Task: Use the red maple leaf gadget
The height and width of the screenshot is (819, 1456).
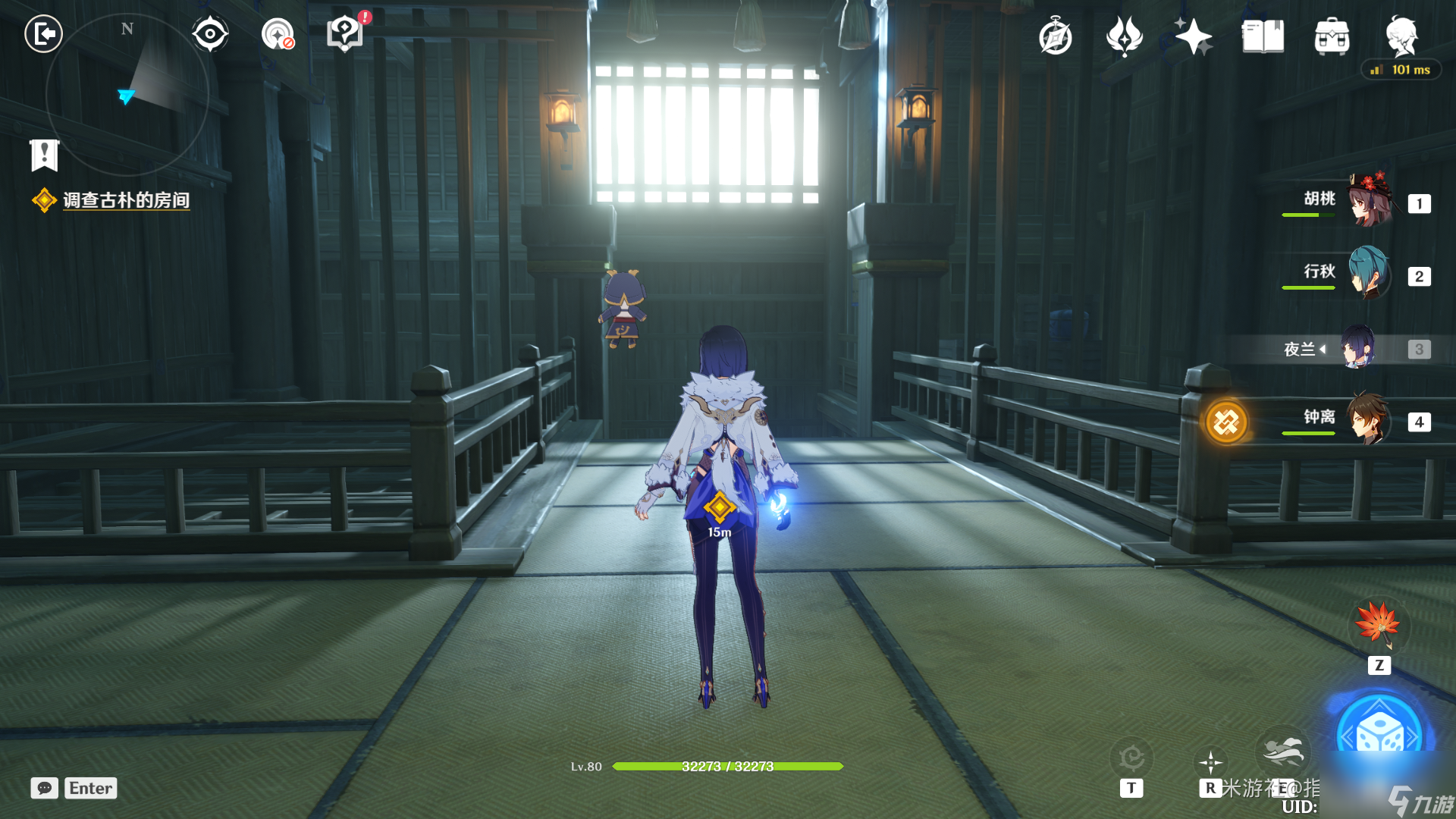Action: coord(1378,625)
